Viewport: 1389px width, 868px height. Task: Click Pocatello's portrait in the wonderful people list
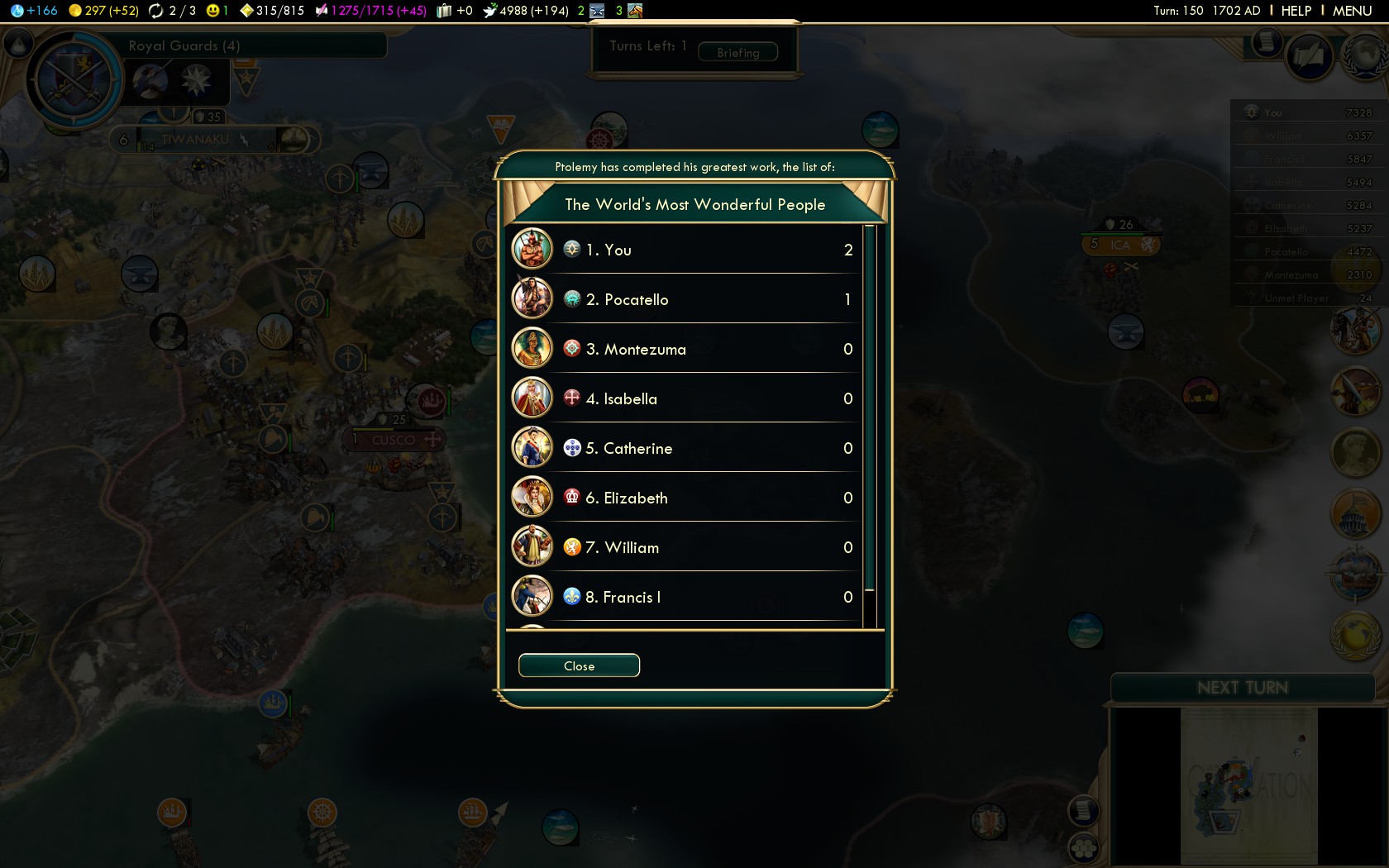pos(532,298)
